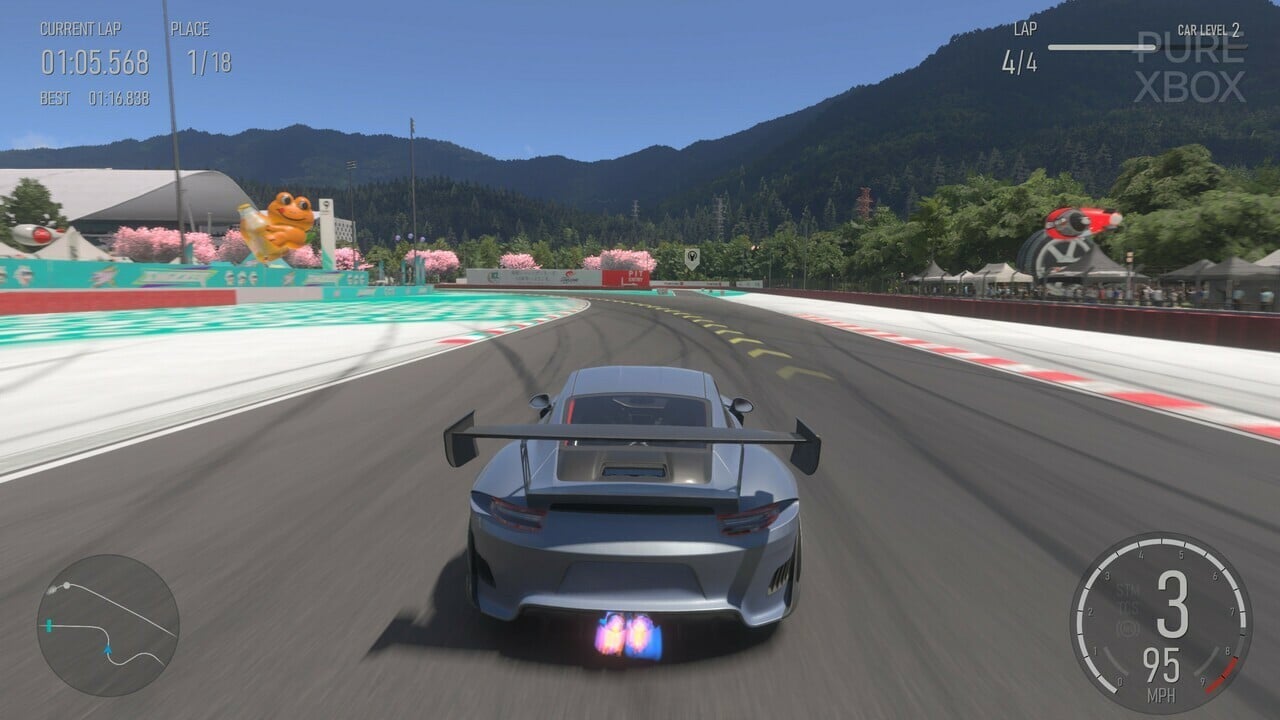
Task: Select the STM stability indicator on the speedometer
Action: (1127, 589)
